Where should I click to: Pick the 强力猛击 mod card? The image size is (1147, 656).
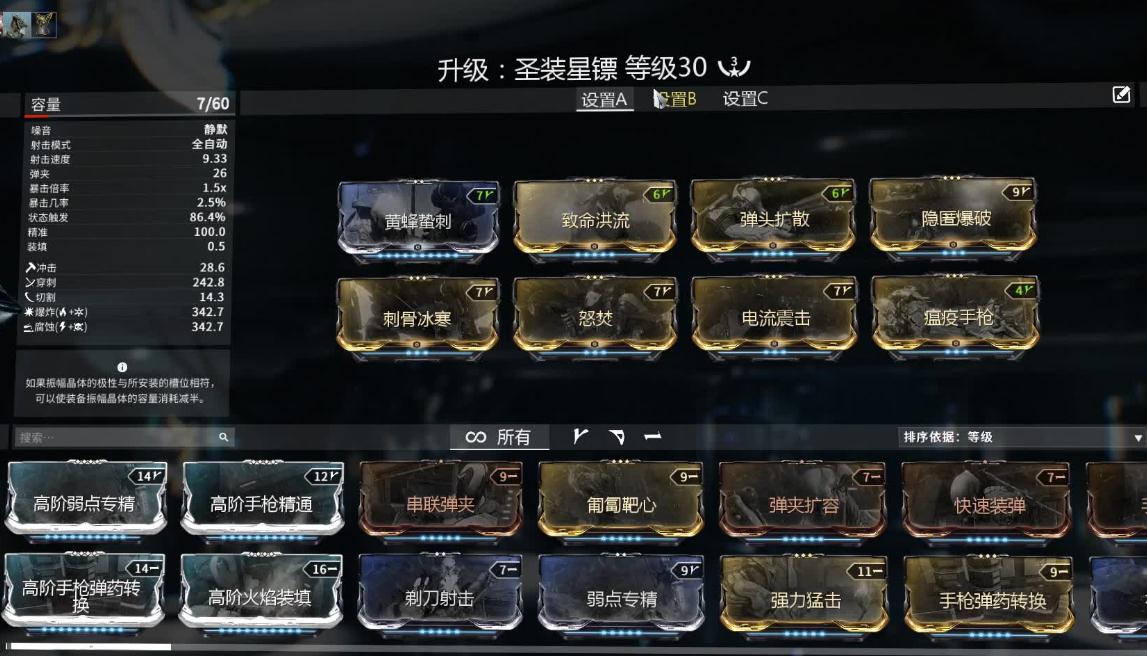[803, 598]
